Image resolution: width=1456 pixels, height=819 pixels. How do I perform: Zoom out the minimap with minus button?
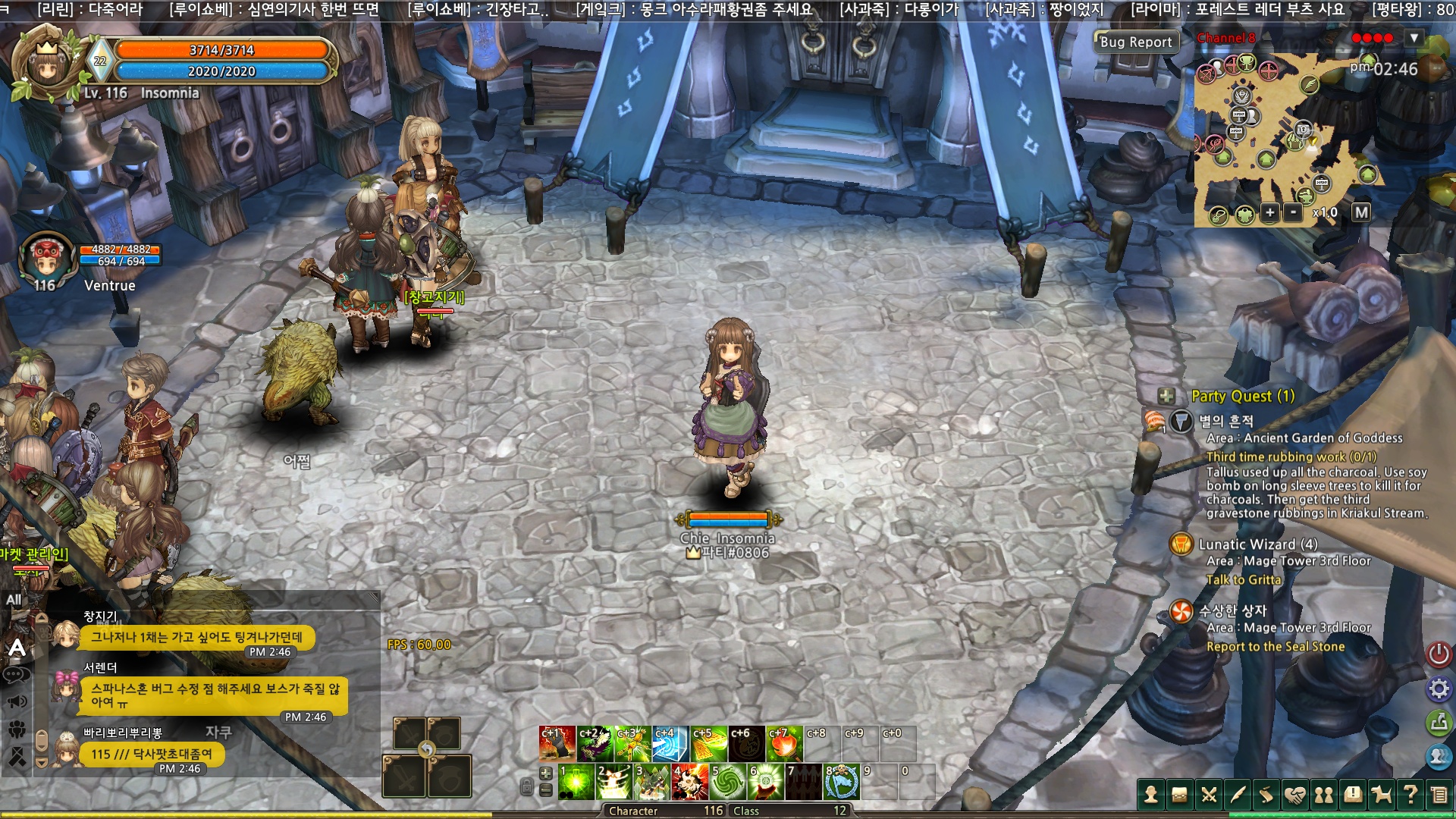point(1294,213)
